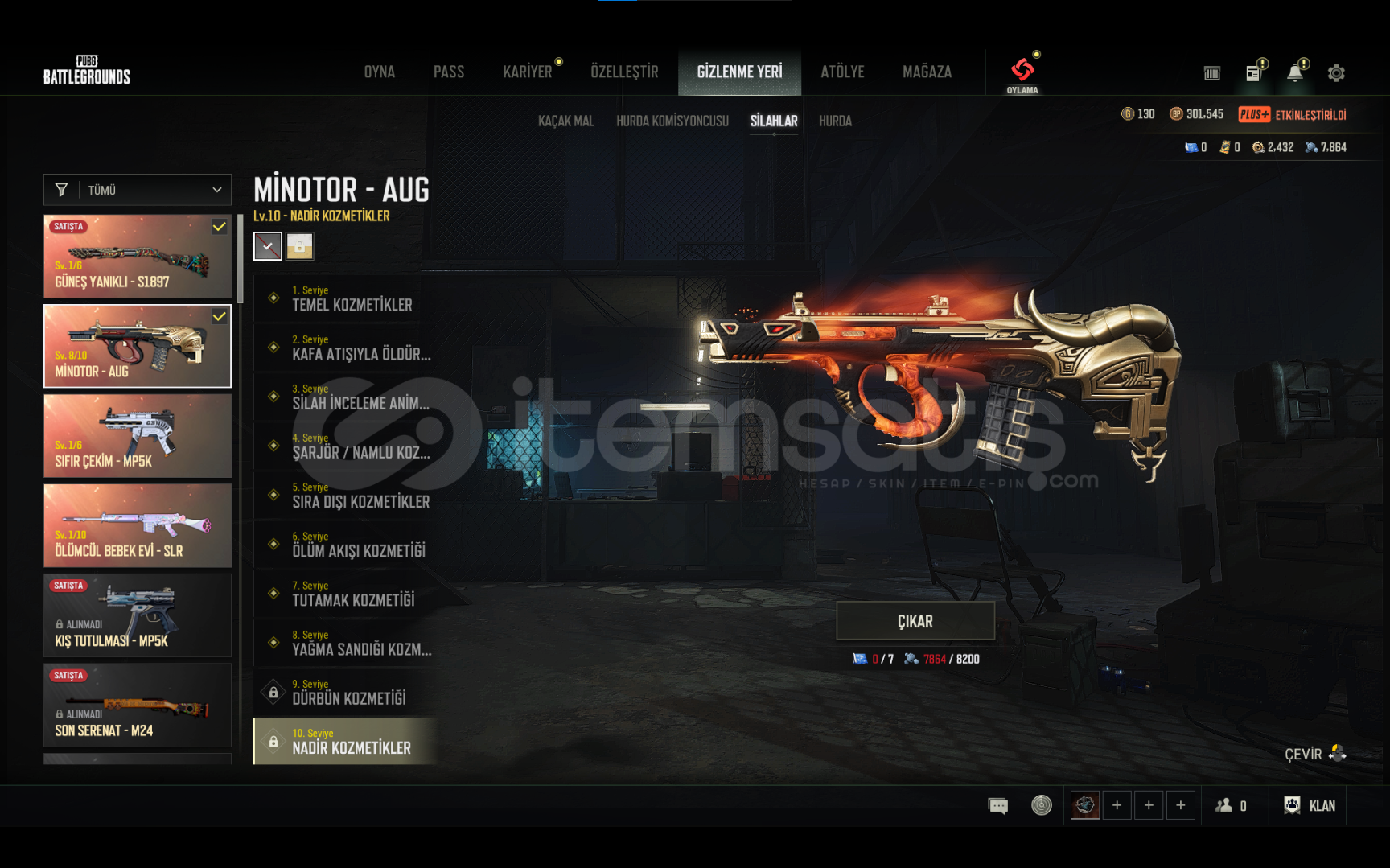
Task: Pick the Son Serenat M24 skin
Action: [x=138, y=706]
